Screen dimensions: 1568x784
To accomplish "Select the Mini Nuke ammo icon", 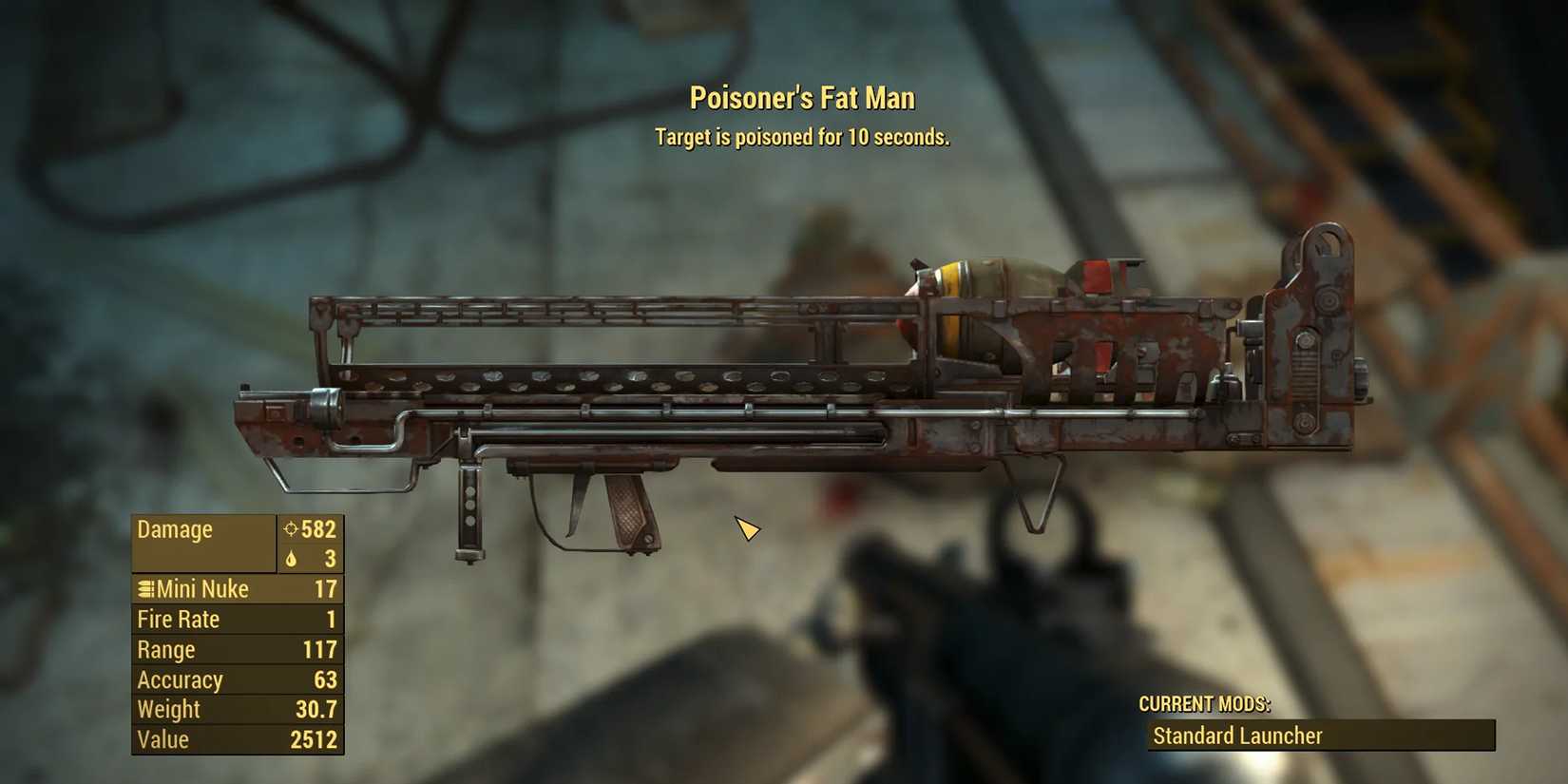I will (144, 589).
